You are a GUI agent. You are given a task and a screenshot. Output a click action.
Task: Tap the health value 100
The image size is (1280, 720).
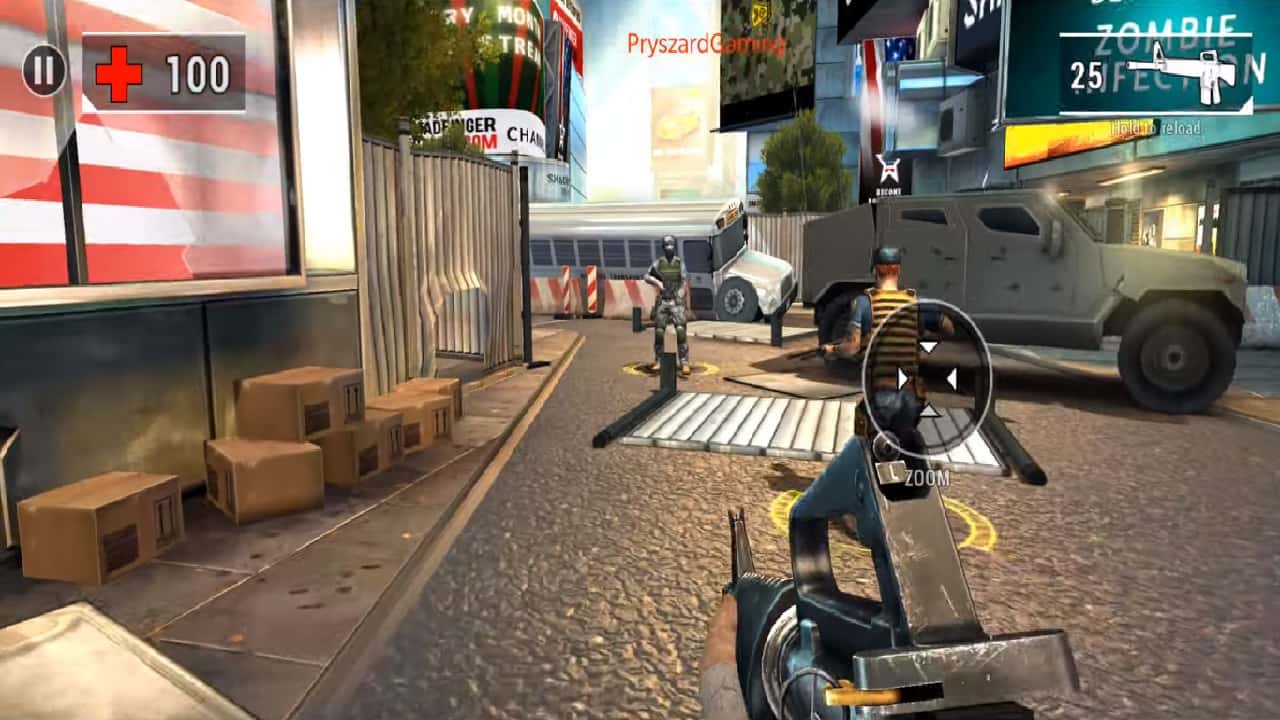tap(196, 71)
